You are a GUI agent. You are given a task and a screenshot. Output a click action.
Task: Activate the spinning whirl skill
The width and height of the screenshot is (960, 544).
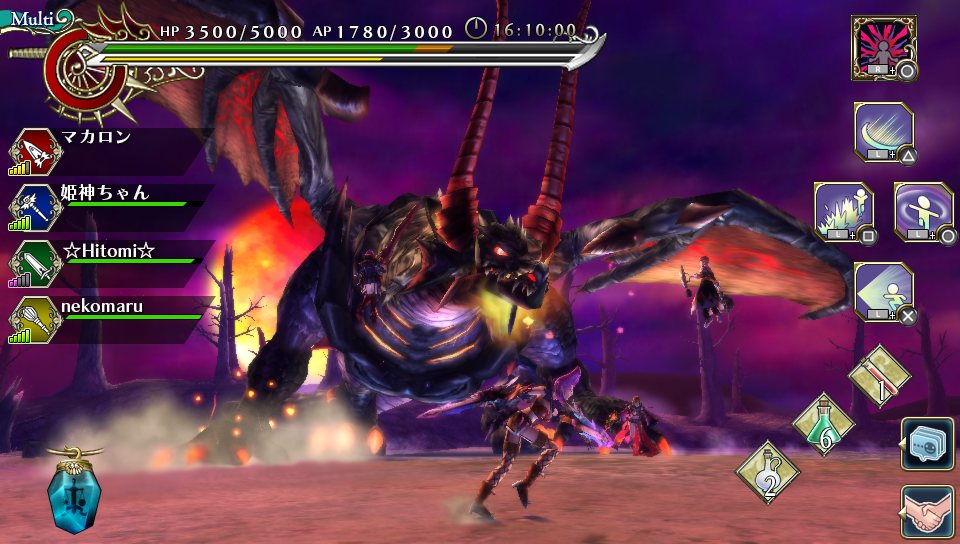tap(923, 211)
